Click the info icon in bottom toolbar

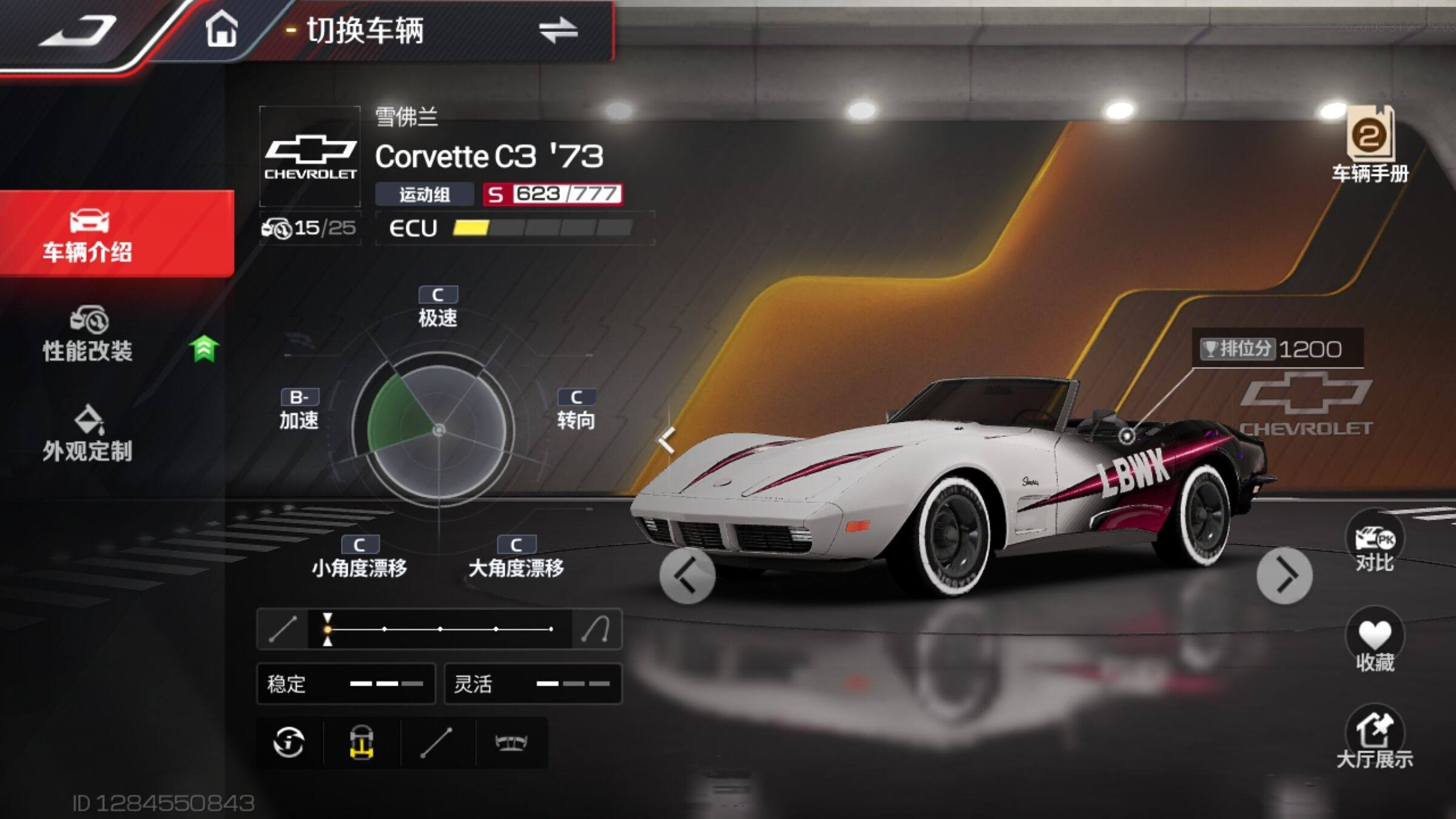289,742
